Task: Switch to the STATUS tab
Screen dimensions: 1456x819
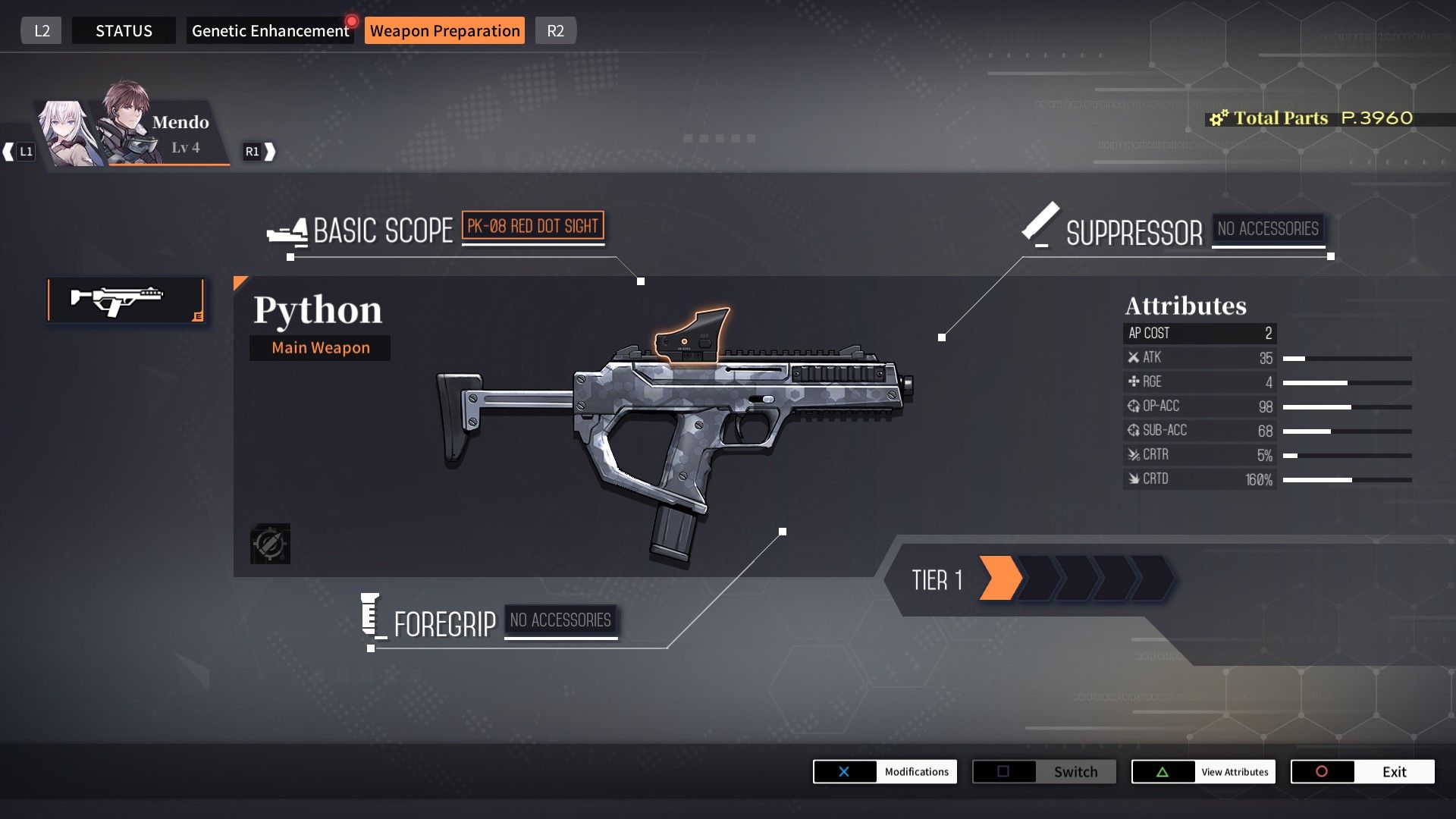Action: [124, 31]
